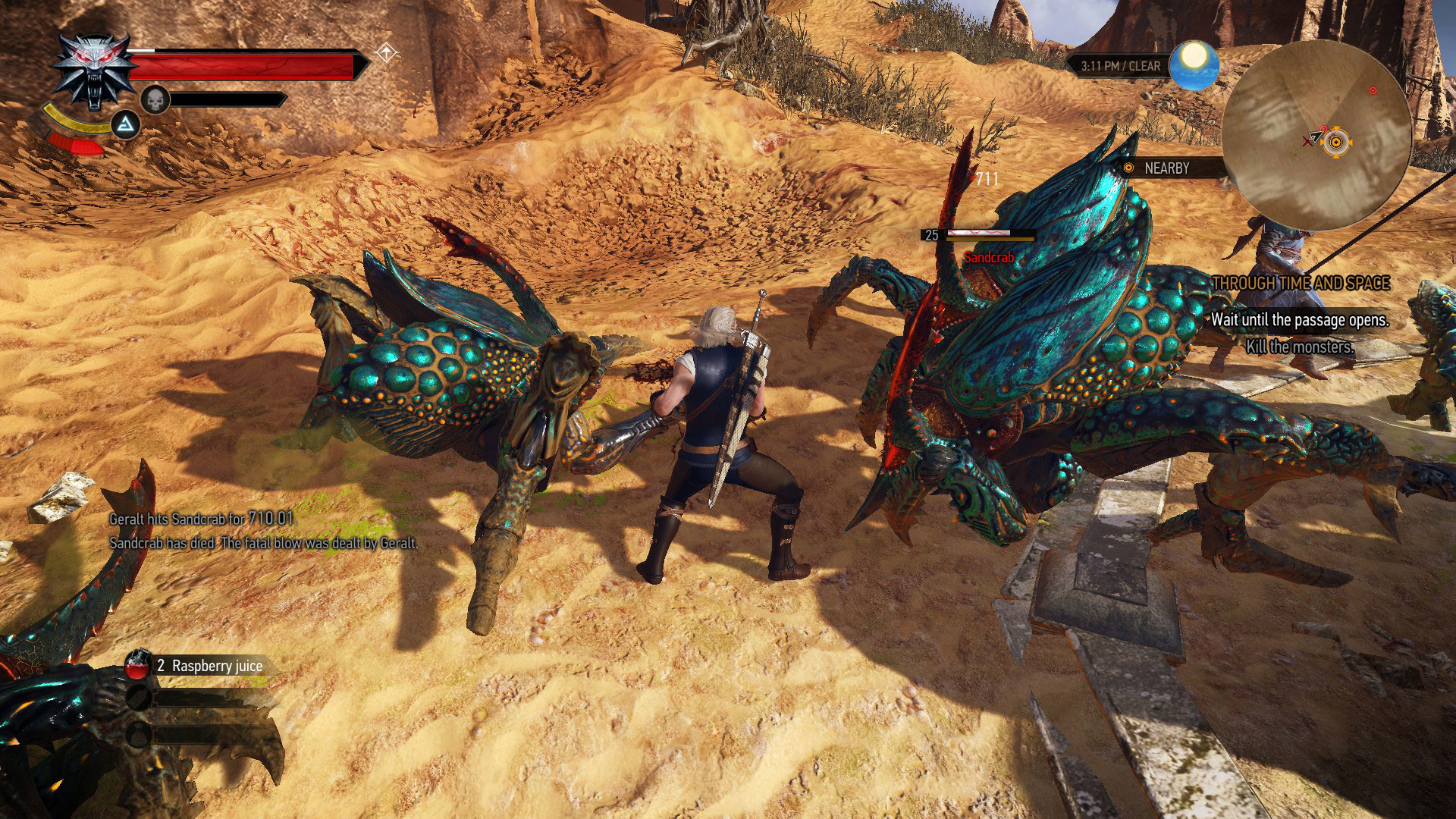Viewport: 1456px width, 819px height.
Task: Click the diamond buff icon beside health bar
Action: tap(387, 53)
